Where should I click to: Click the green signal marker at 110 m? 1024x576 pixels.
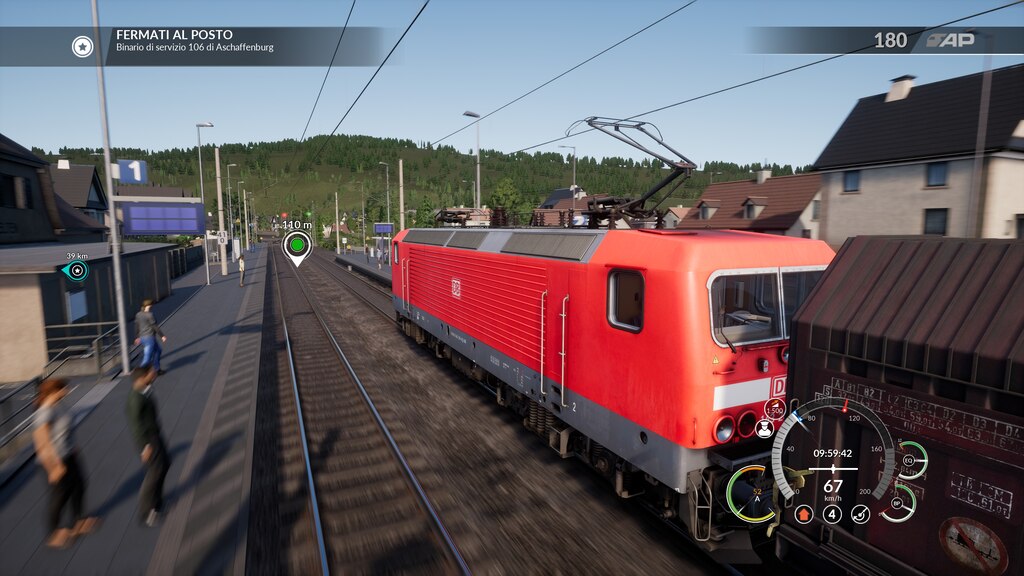296,244
